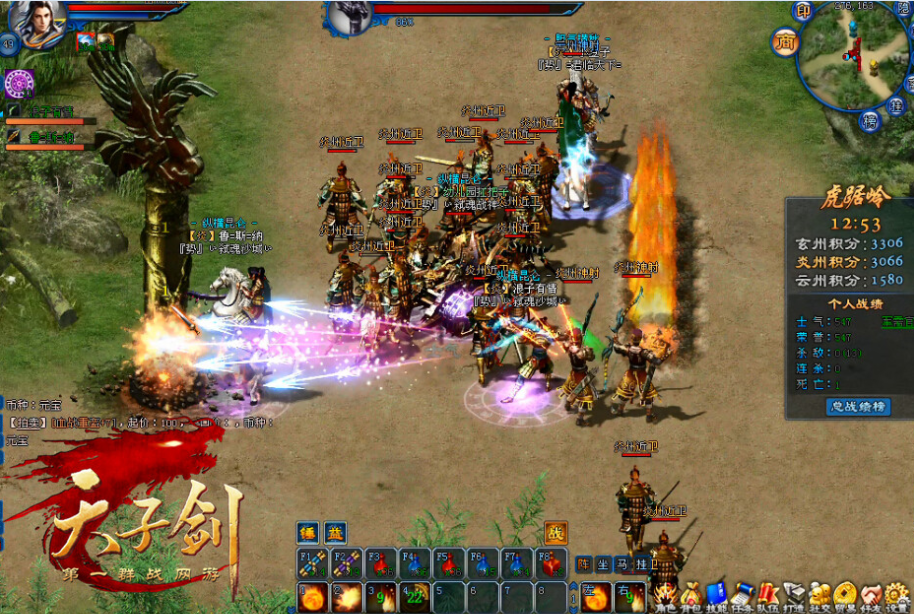Toggle the orange 战 battle mode button
This screenshot has width=914, height=614.
[555, 534]
